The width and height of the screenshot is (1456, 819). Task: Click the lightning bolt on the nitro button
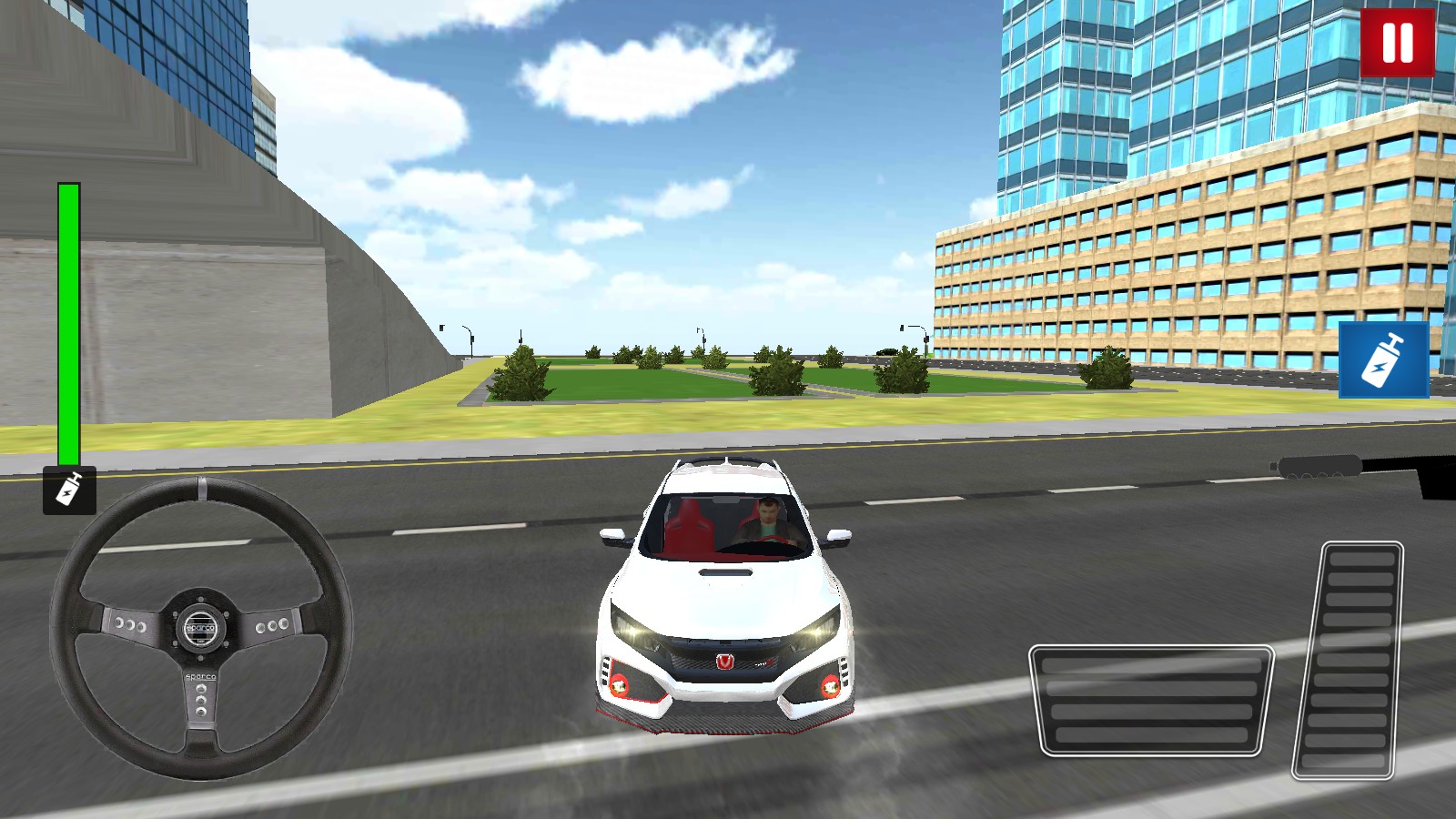pyautogui.click(x=1380, y=369)
